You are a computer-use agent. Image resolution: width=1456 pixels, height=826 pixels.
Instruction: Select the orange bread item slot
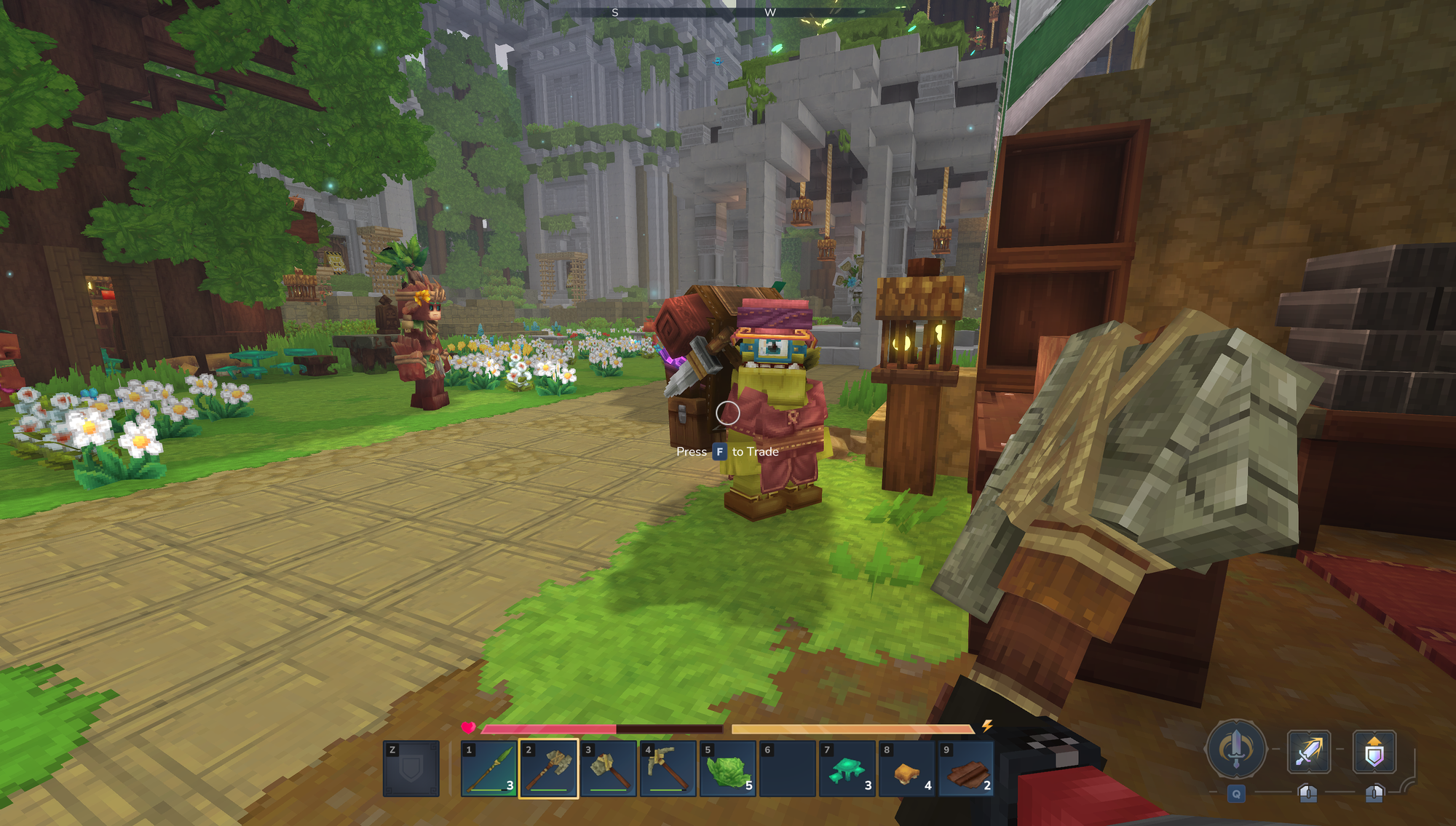pyautogui.click(x=907, y=769)
